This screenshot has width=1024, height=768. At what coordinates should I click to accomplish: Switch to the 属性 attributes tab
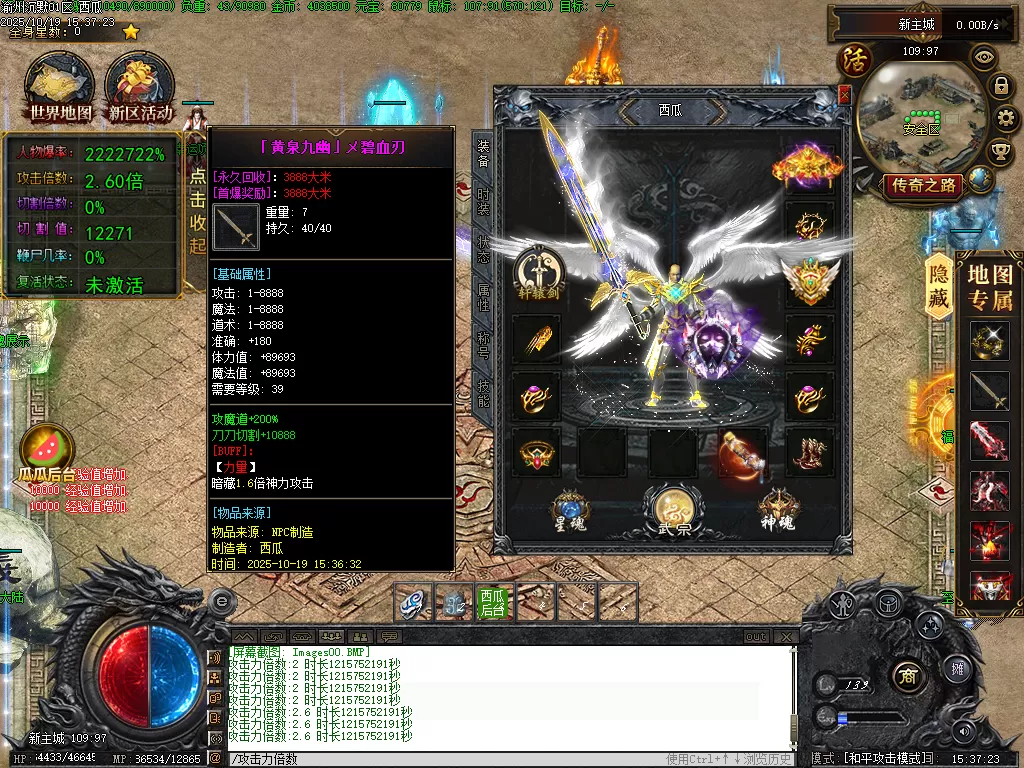click(x=483, y=297)
